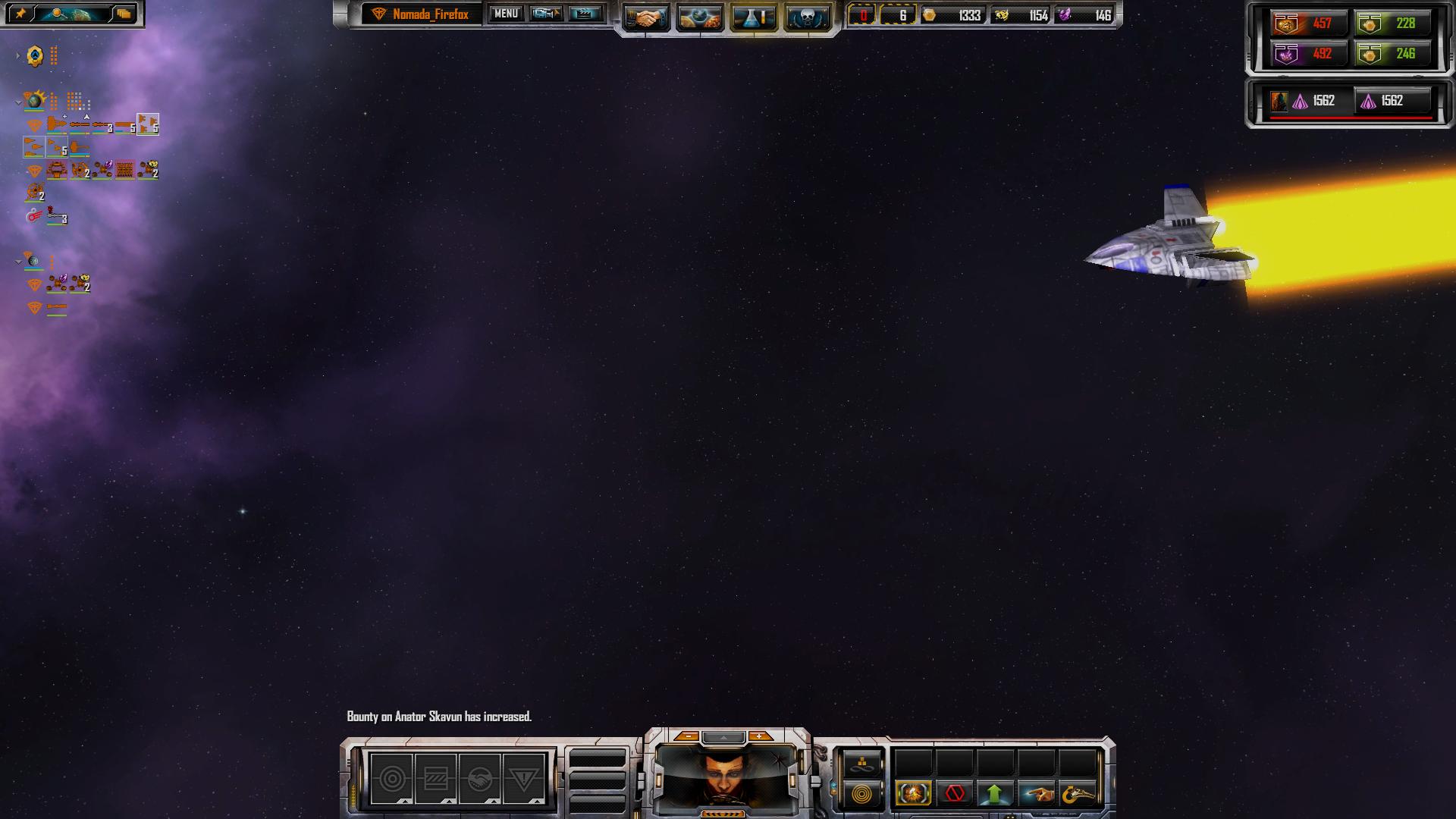This screenshot has width=1456, height=819.
Task: Select the red stop command icon
Action: click(954, 794)
